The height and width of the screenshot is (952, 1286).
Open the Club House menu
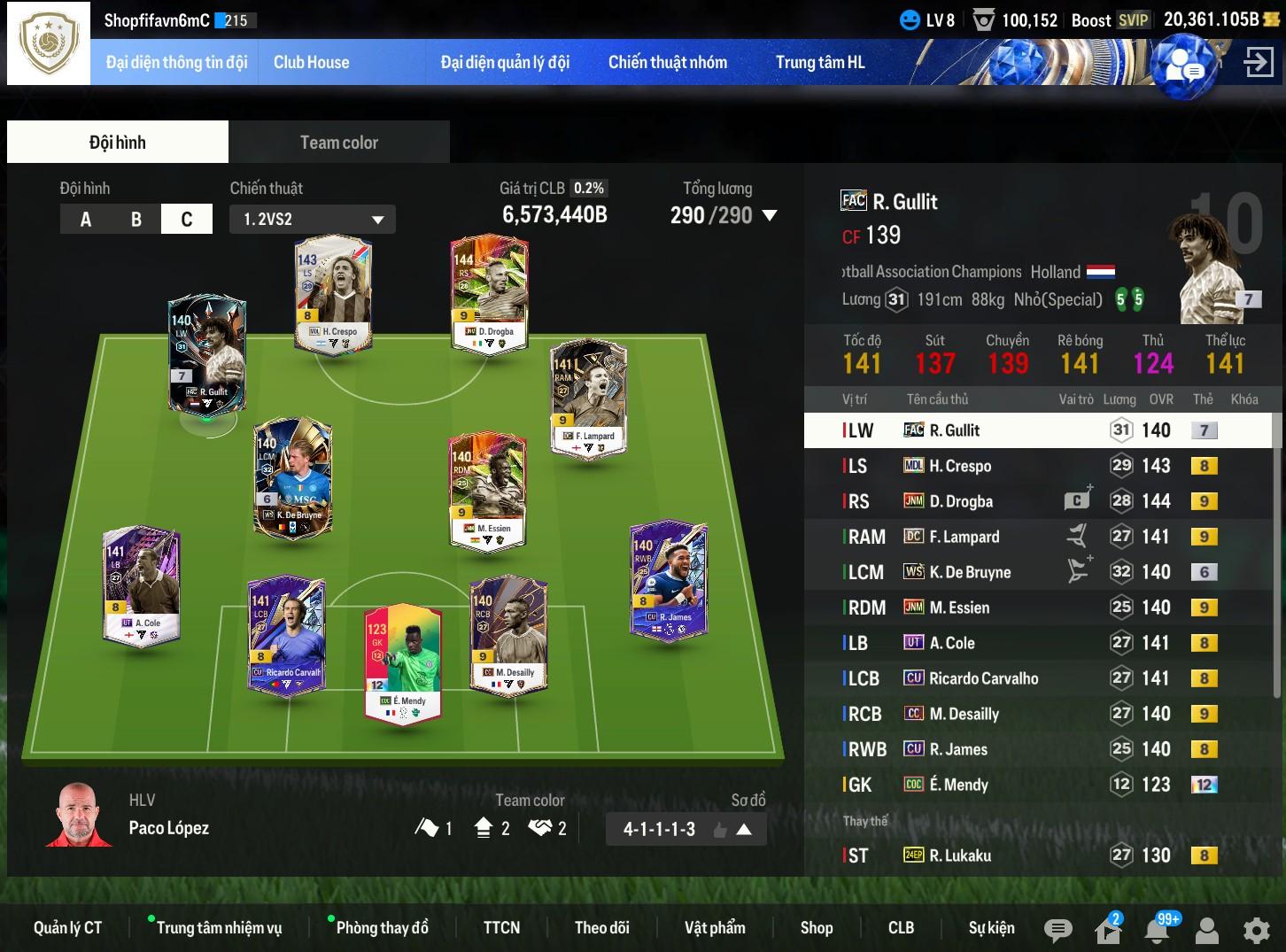[x=311, y=63]
